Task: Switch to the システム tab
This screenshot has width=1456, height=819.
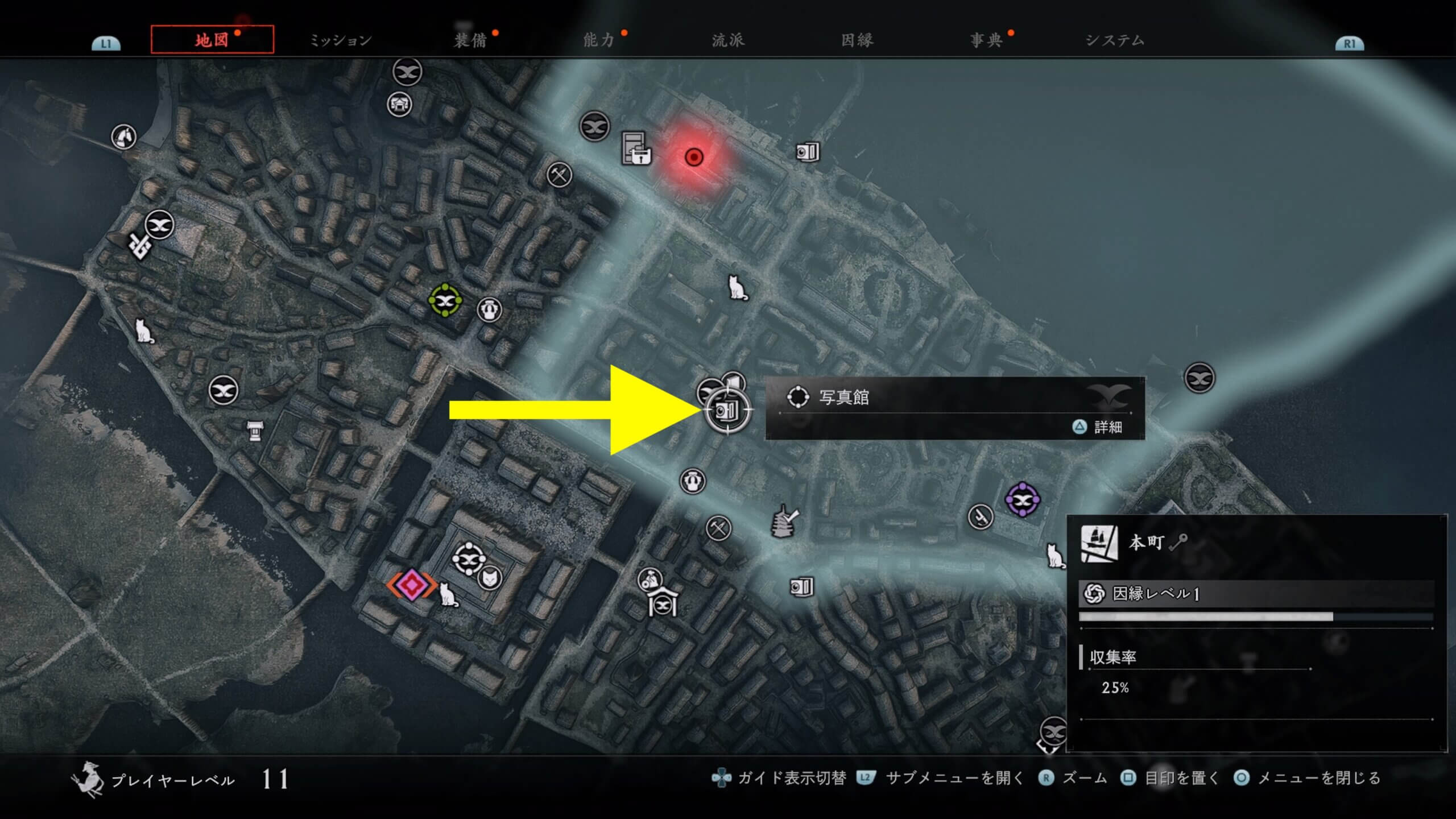Action: (x=1115, y=40)
